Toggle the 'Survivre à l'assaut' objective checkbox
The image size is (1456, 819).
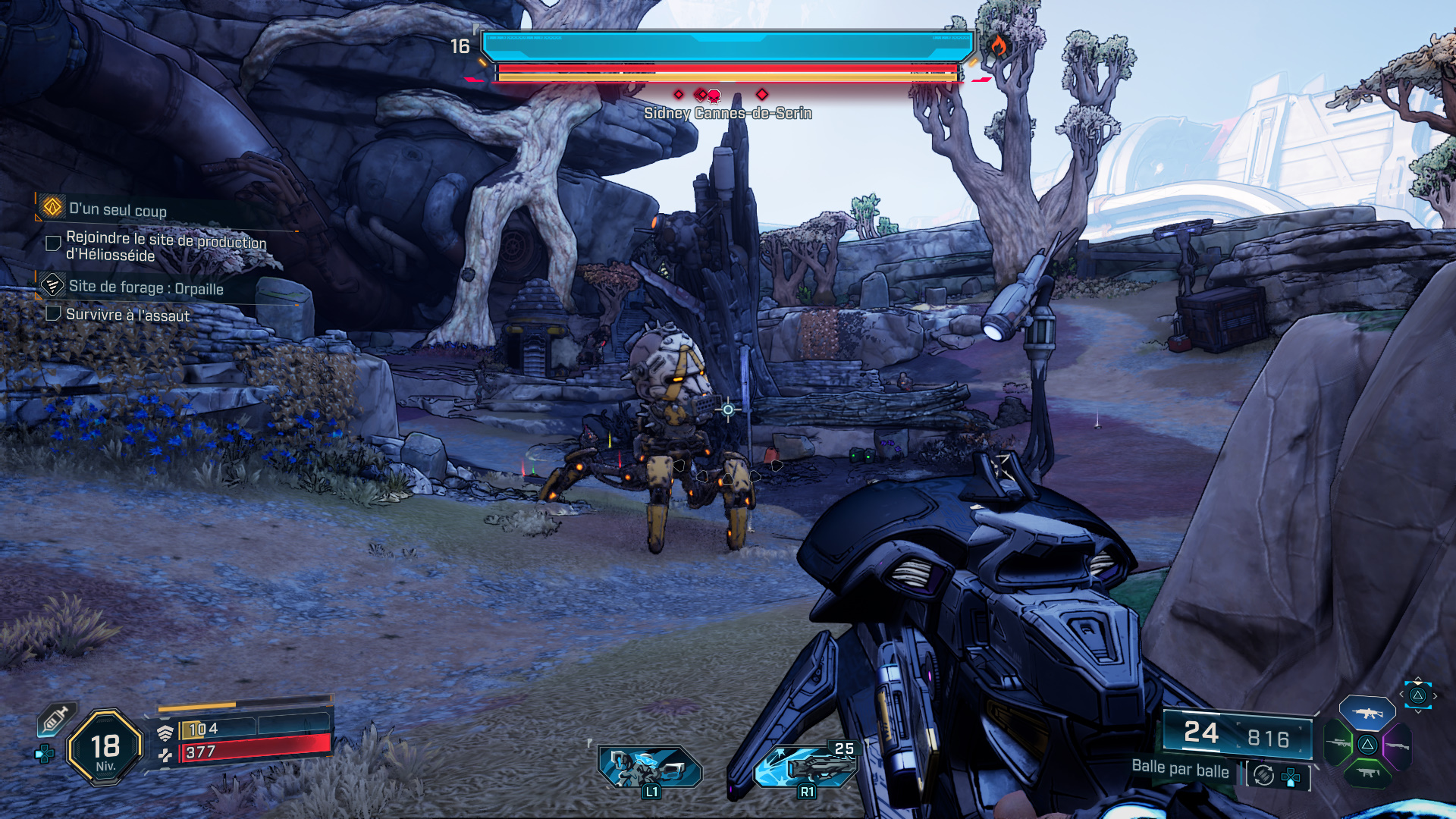pyautogui.click(x=52, y=314)
